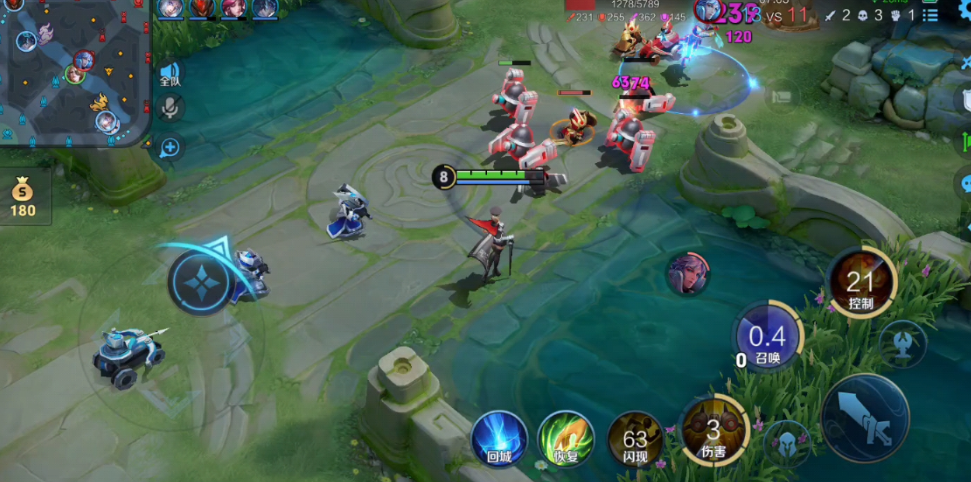971x482 pixels.
Task: Activate the 召唤 summon skill
Action: (x=767, y=338)
